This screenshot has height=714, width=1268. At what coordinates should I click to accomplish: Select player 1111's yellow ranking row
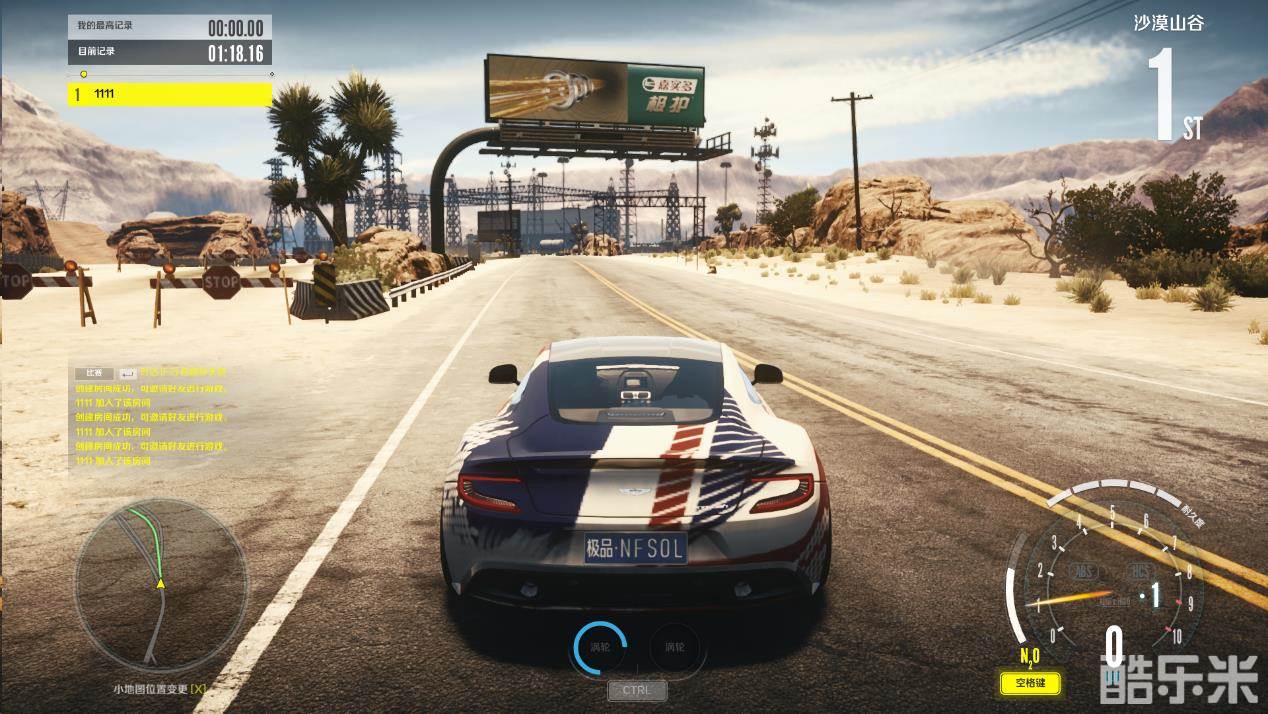click(x=170, y=94)
